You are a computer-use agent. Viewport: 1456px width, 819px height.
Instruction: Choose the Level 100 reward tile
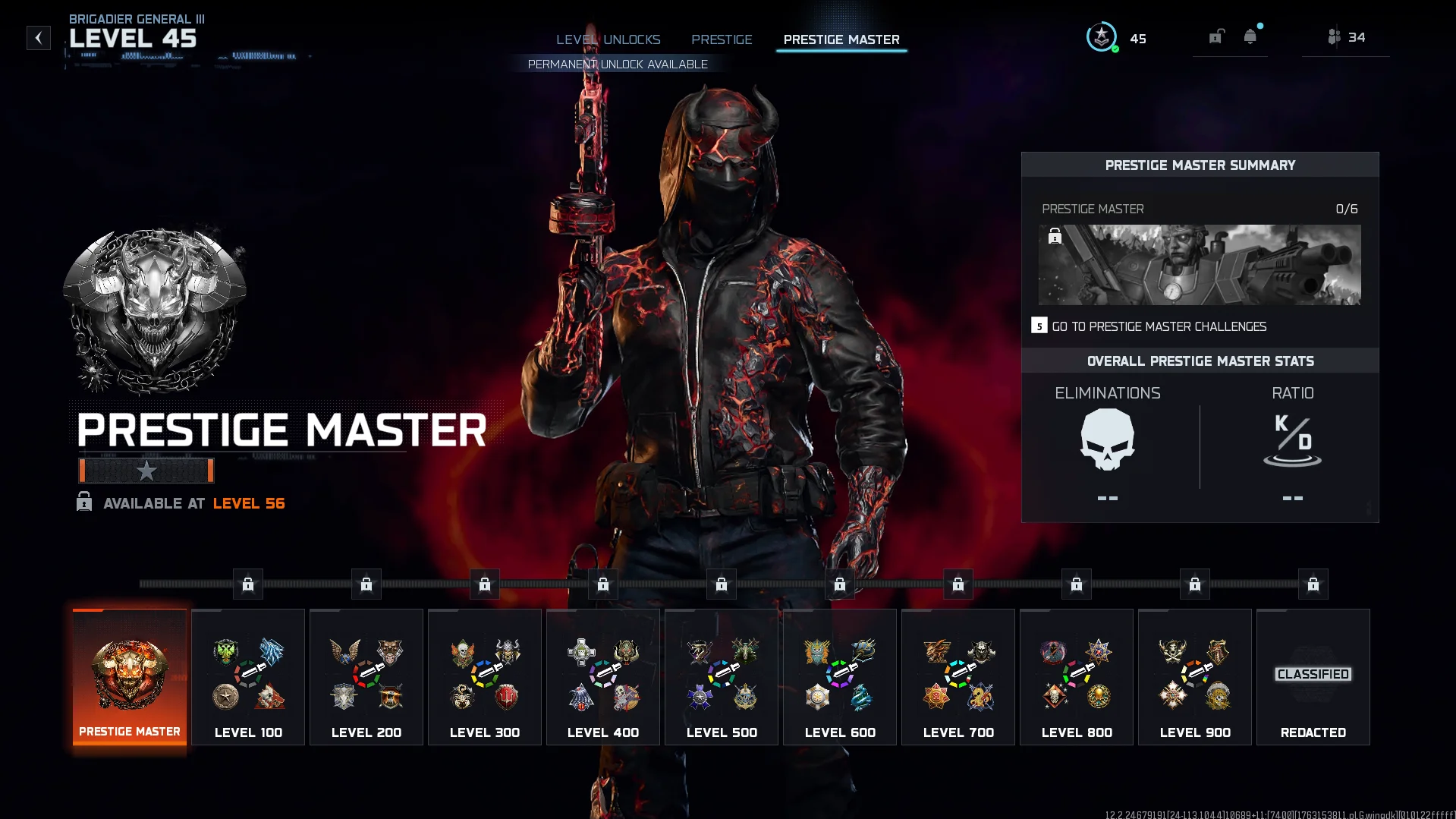point(248,677)
